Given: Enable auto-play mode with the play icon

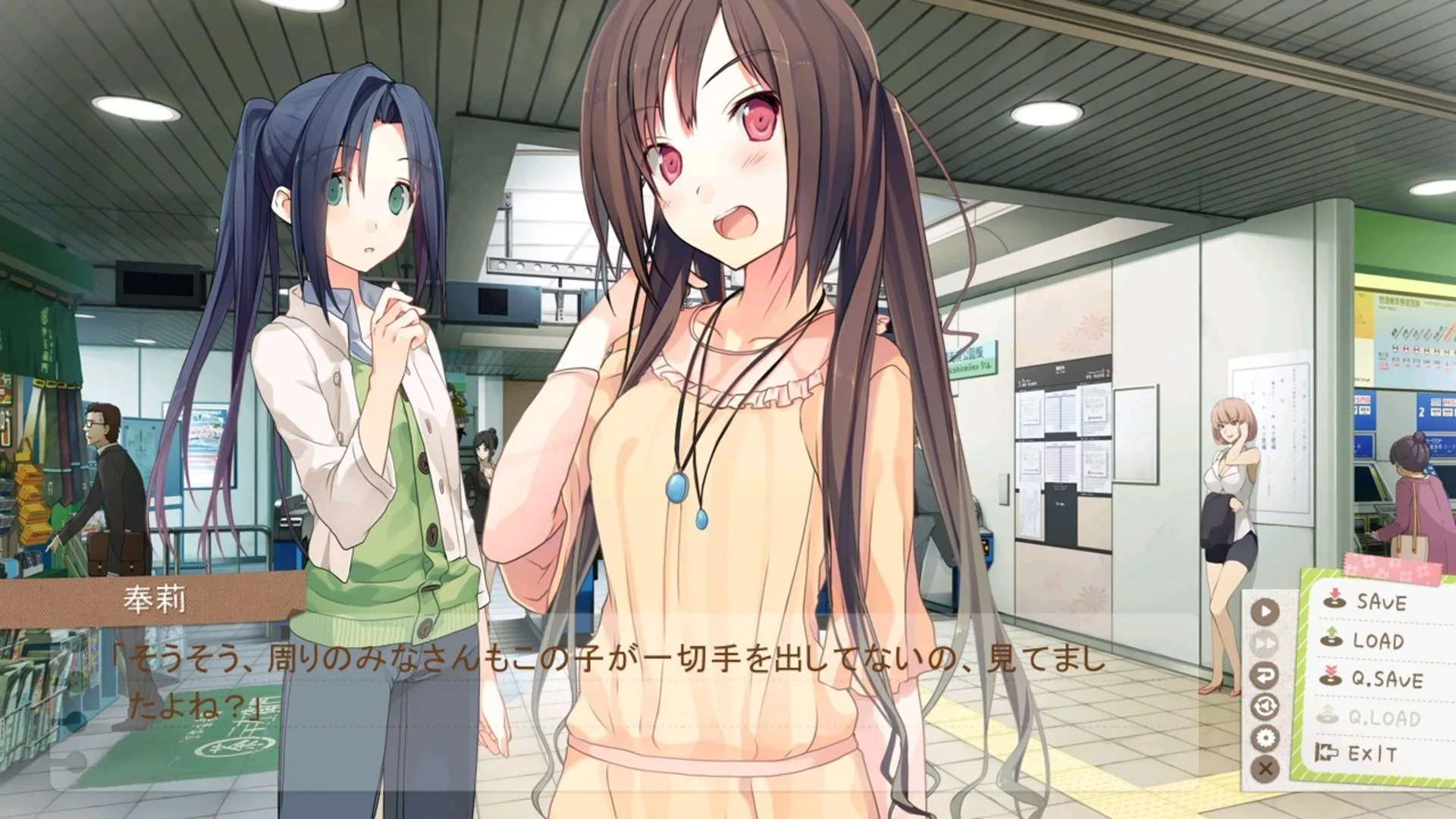Looking at the screenshot, I should (x=1266, y=610).
